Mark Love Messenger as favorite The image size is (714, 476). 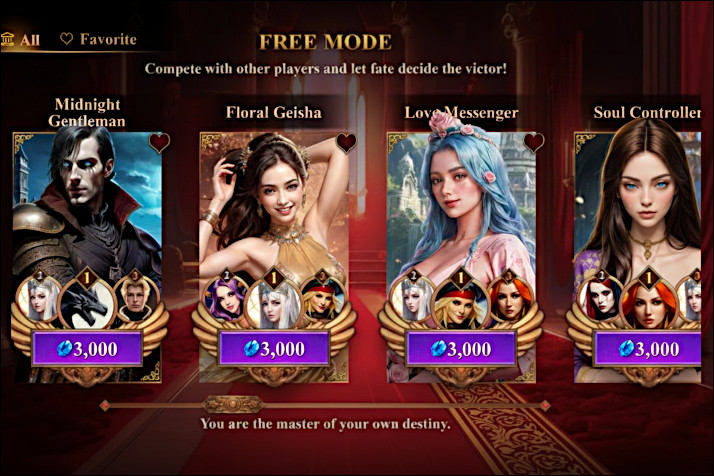click(x=534, y=142)
